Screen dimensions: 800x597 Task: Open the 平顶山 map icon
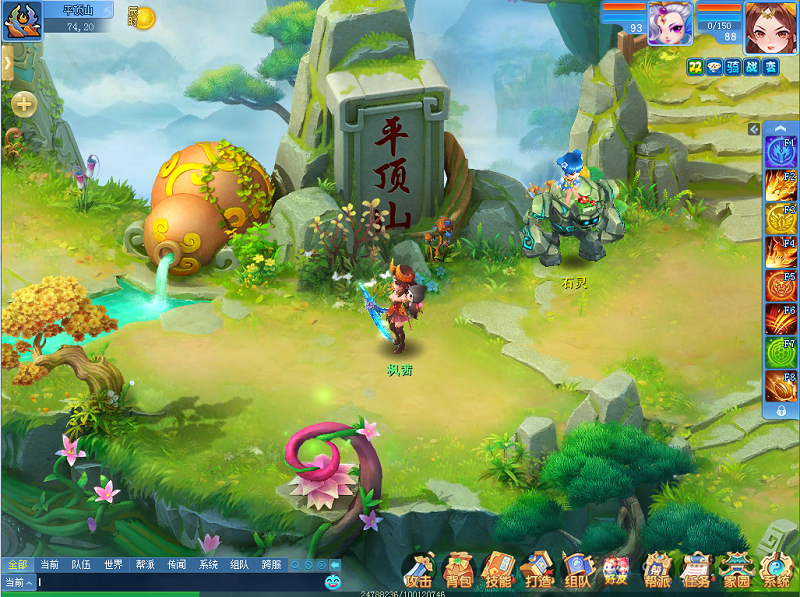[x=21, y=21]
